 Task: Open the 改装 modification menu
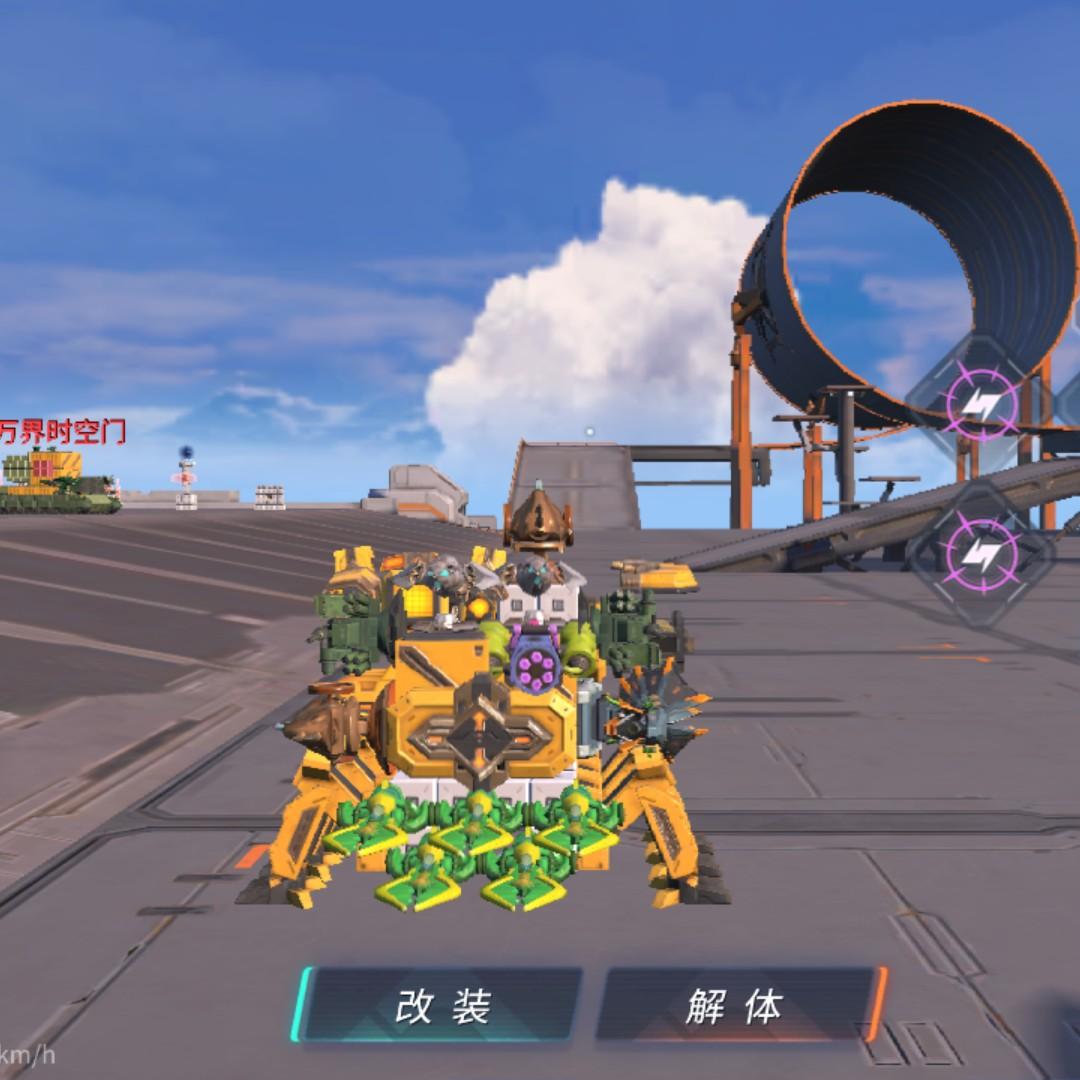click(x=442, y=1004)
